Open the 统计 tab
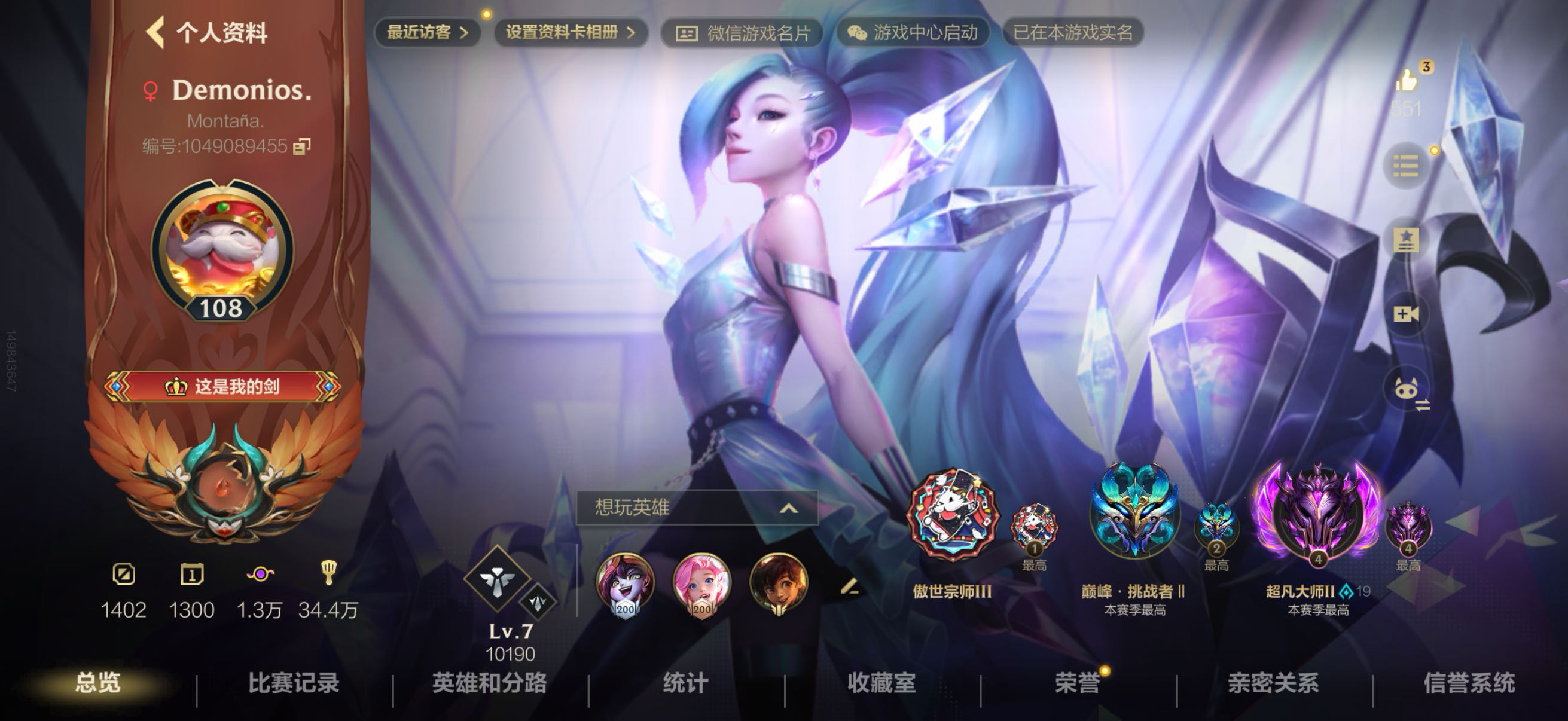Viewport: 1568px width, 721px height. click(x=685, y=683)
